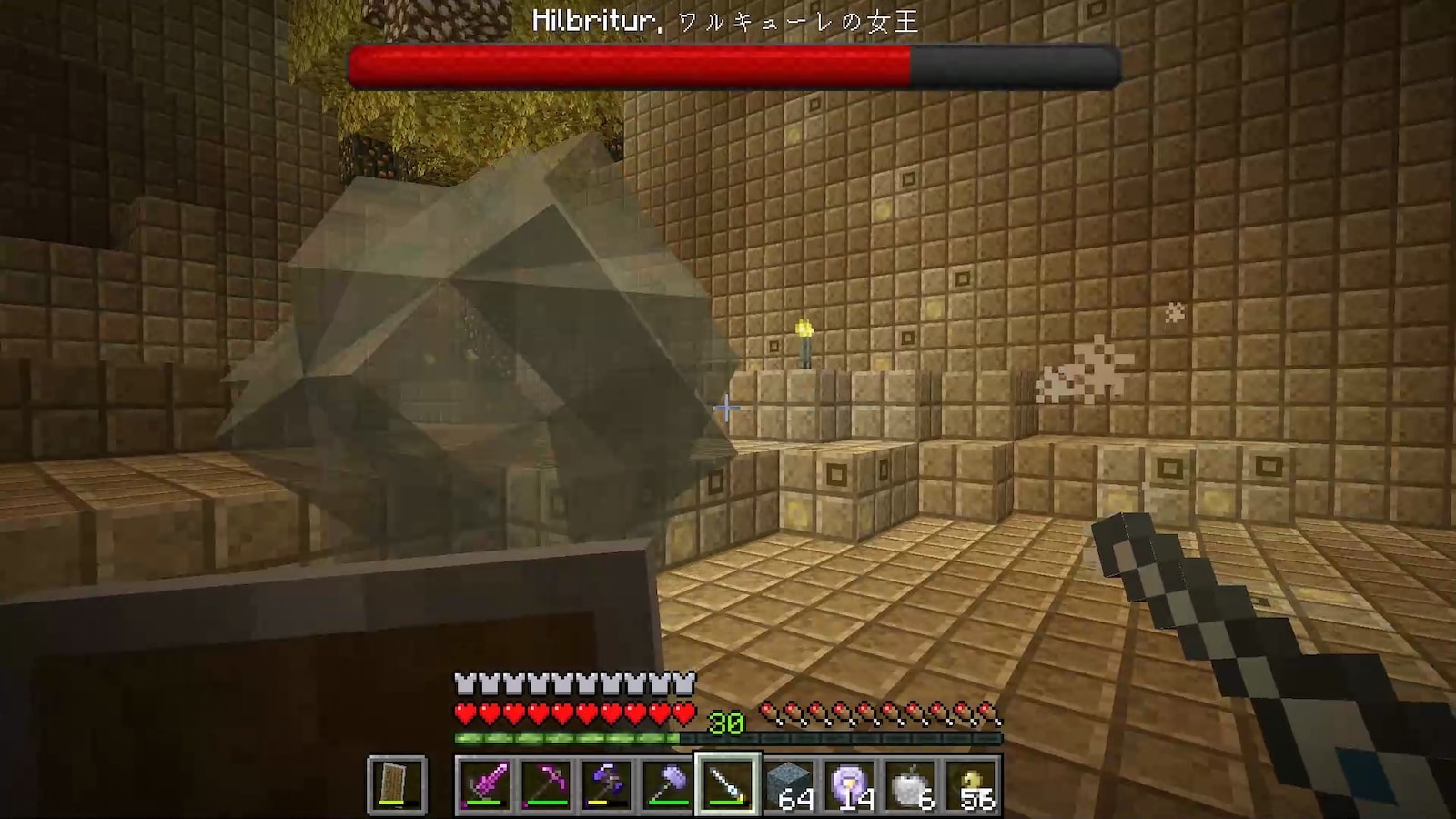Select the white apple stack of 6

click(x=910, y=784)
